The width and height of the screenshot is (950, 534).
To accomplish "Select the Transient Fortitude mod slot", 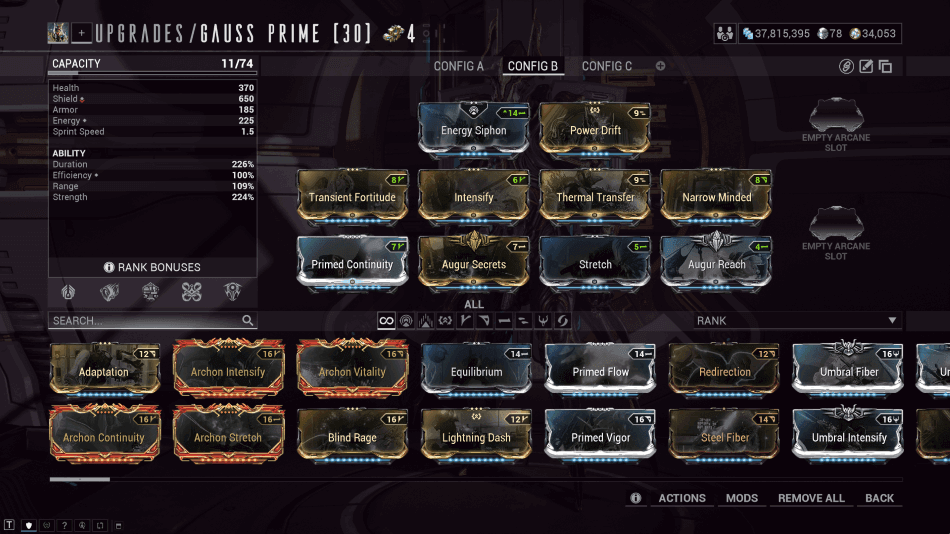I will (x=352, y=196).
